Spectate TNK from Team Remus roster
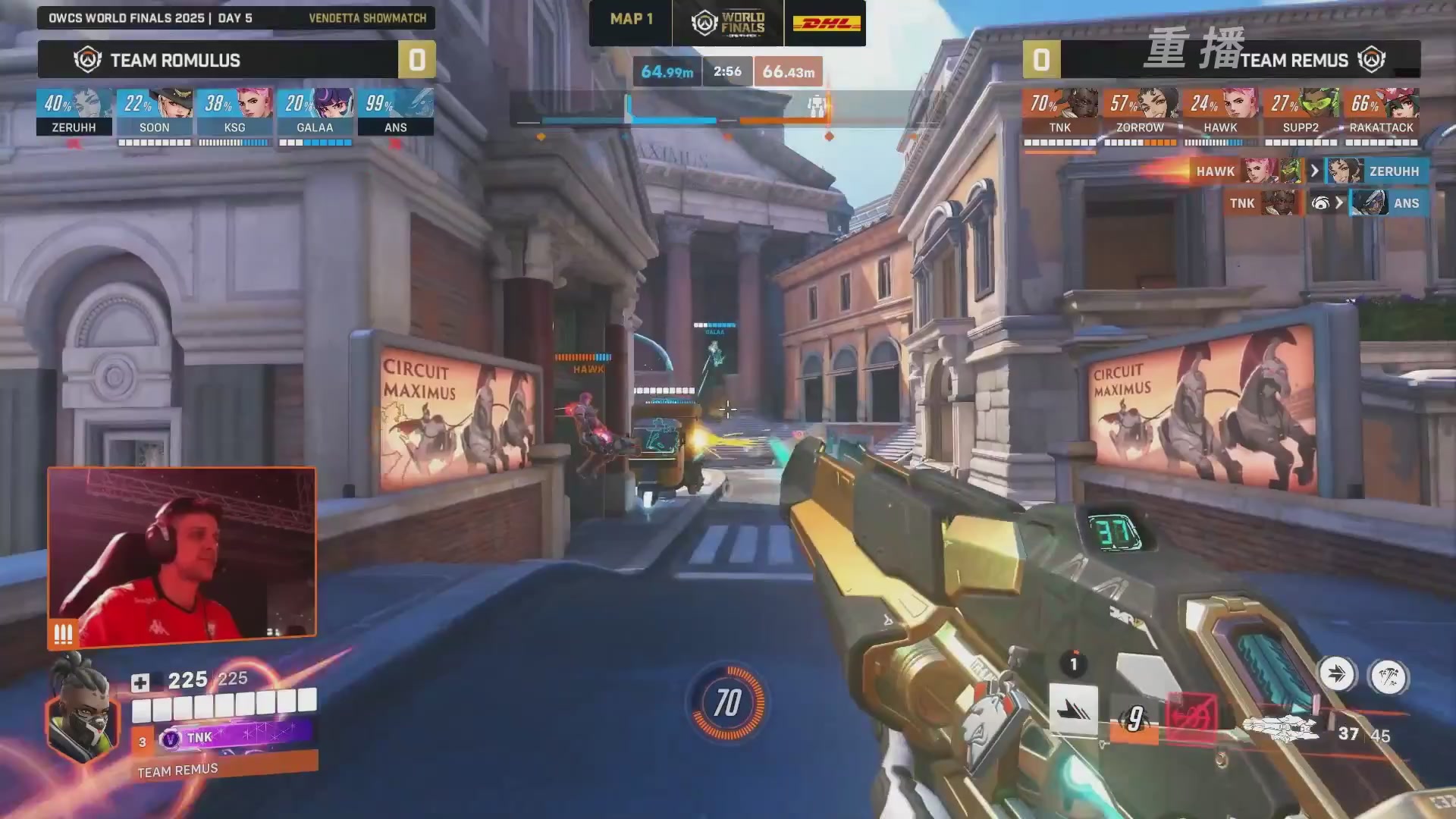Image resolution: width=1456 pixels, height=819 pixels. tap(1059, 111)
